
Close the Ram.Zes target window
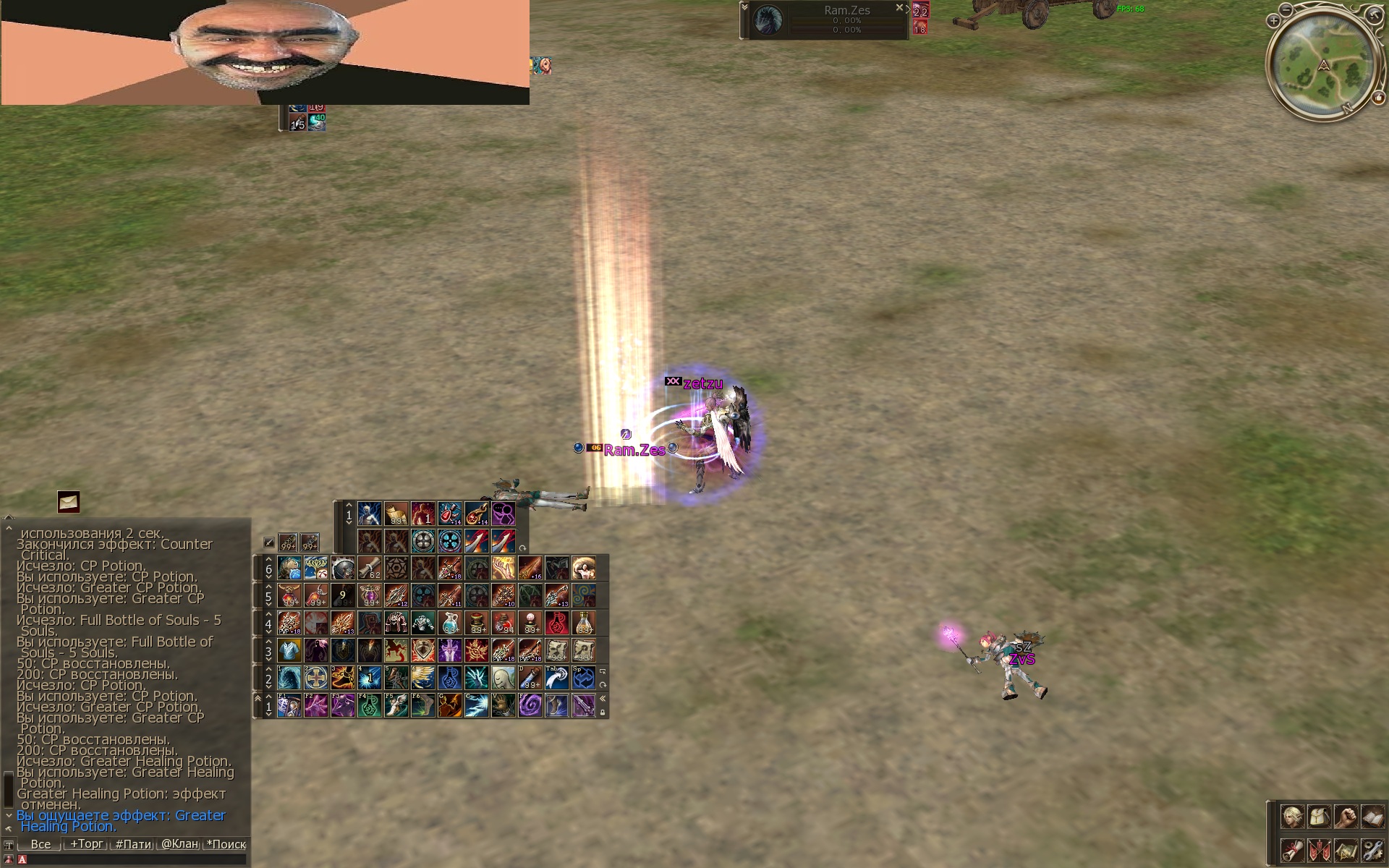coord(899,8)
